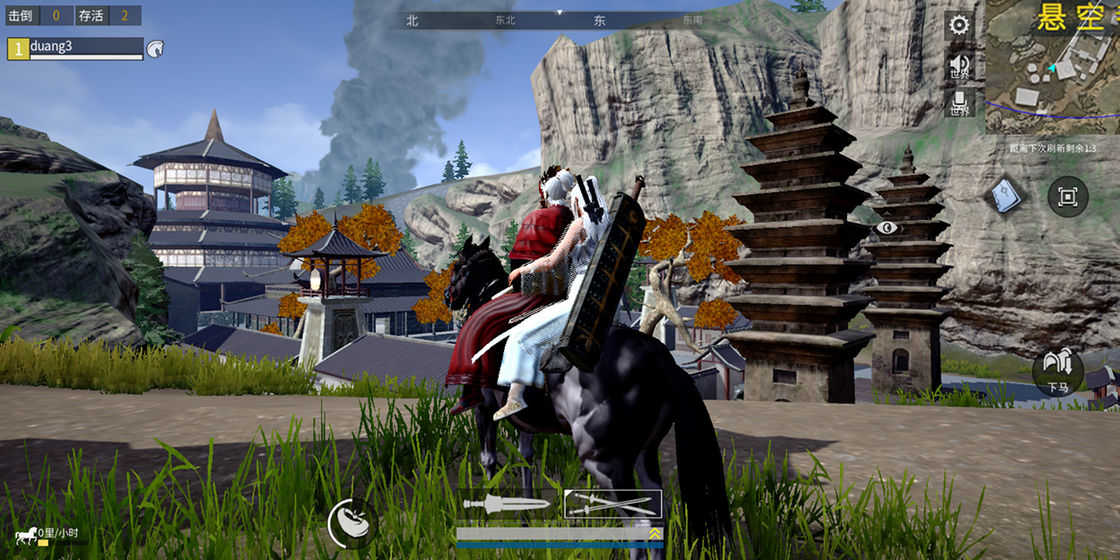Activate the round horse skill button
The height and width of the screenshot is (560, 1120).
click(350, 522)
